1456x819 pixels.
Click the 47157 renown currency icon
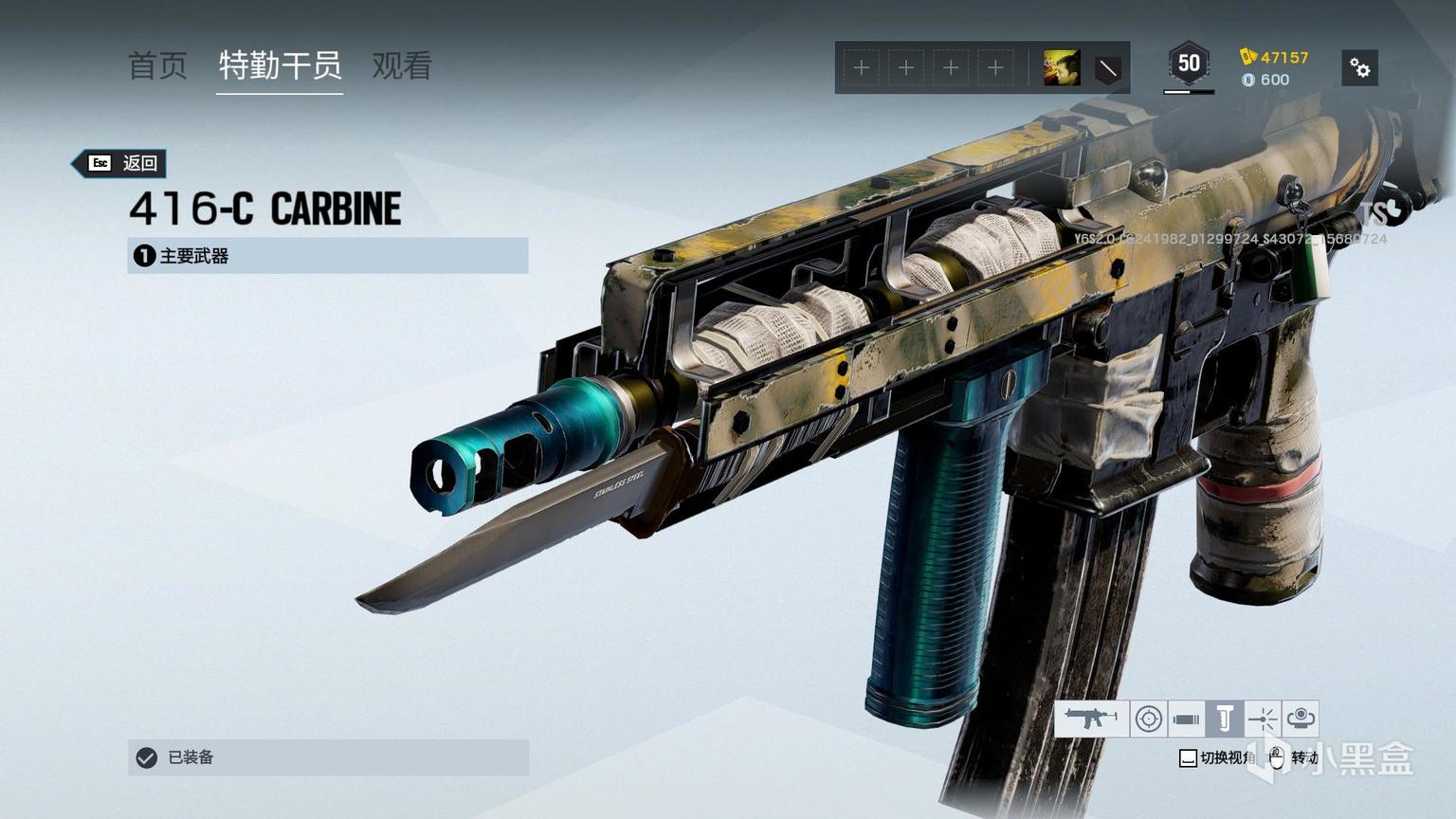(x=1248, y=57)
